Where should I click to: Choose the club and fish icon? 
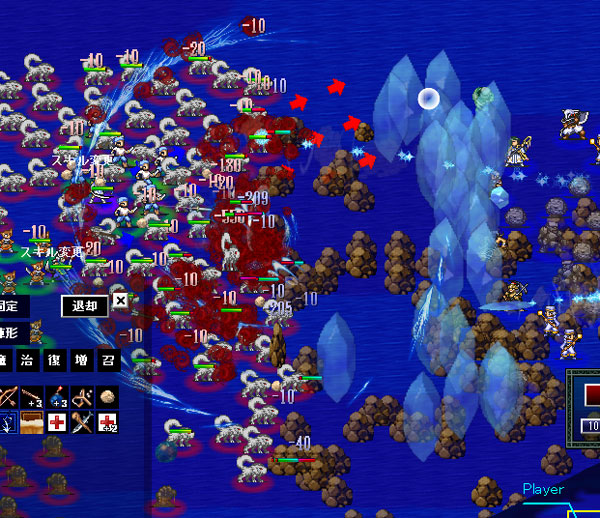point(83,422)
